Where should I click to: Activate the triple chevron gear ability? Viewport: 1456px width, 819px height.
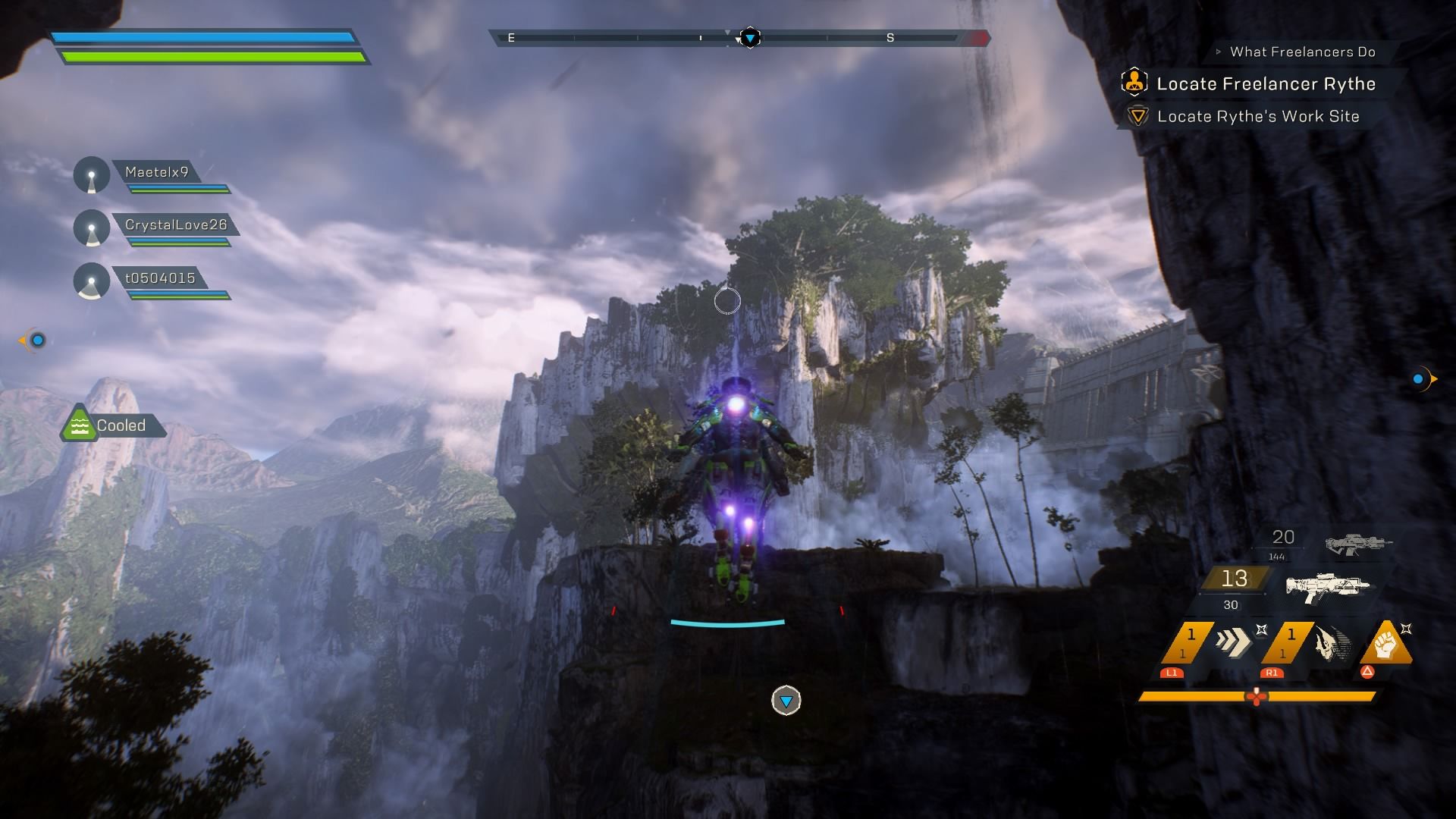1232,642
